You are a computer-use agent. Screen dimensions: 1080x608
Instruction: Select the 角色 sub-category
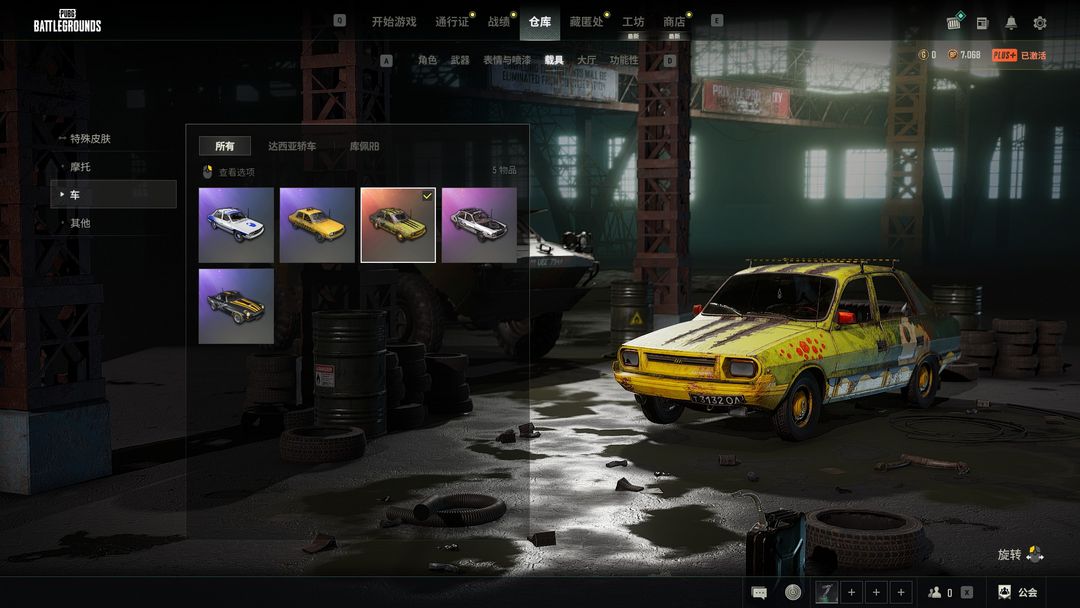click(427, 60)
